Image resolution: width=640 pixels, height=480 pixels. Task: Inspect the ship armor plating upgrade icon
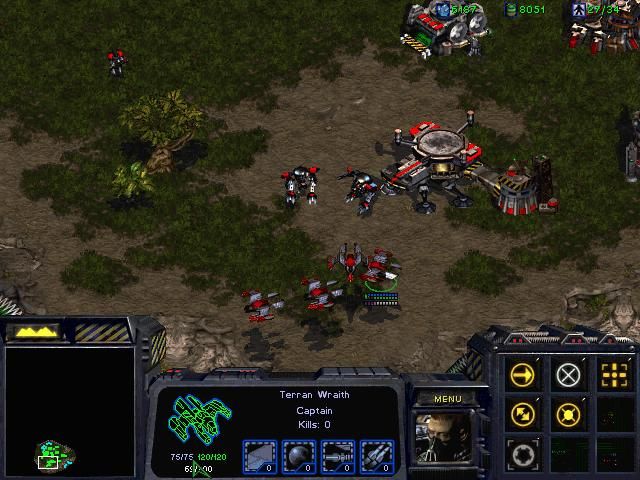[x=258, y=455]
